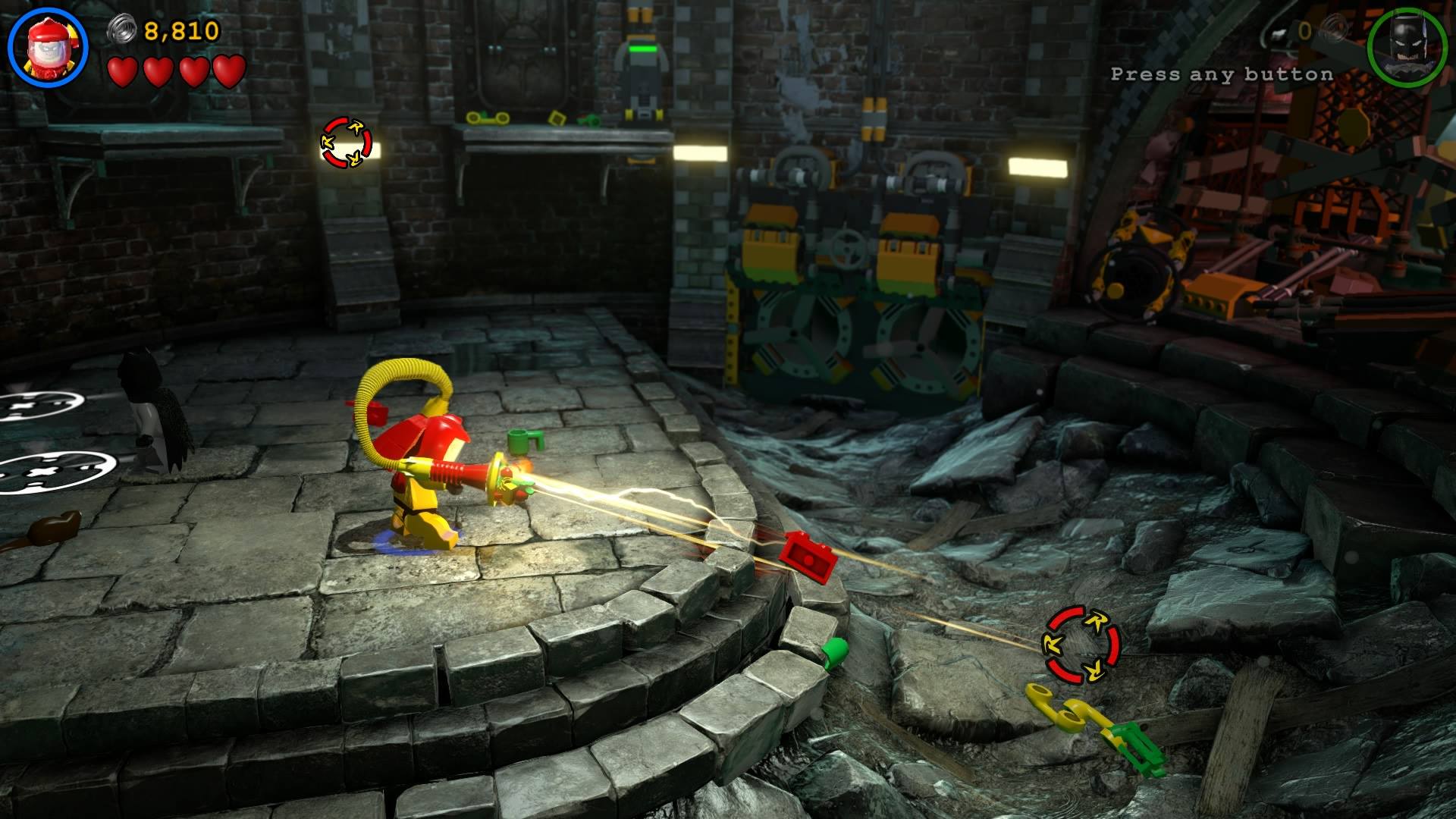This screenshot has height=819, width=1456.
Task: Select the Robin character portrait
Action: click(48, 47)
